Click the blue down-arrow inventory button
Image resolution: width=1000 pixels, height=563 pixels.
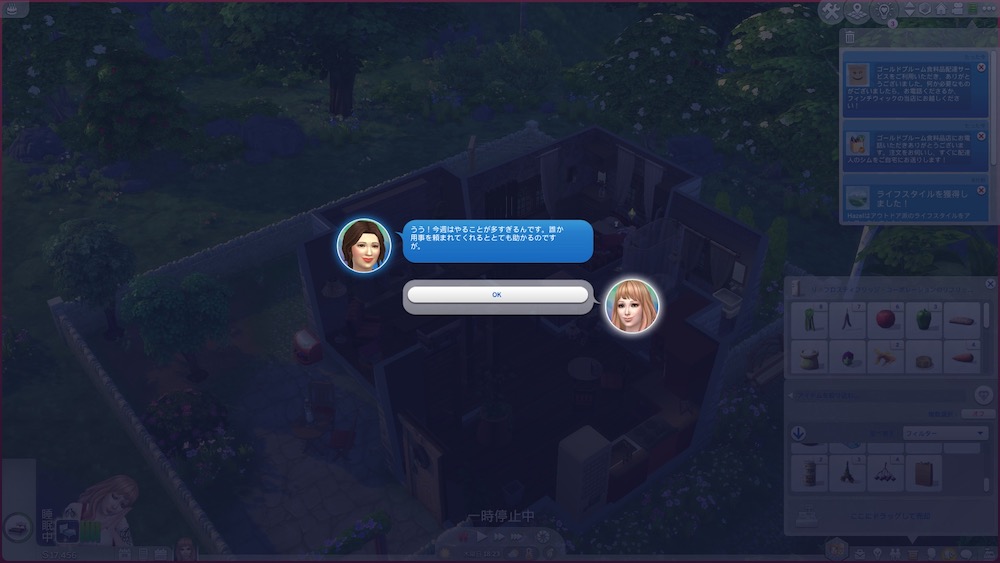[x=798, y=433]
